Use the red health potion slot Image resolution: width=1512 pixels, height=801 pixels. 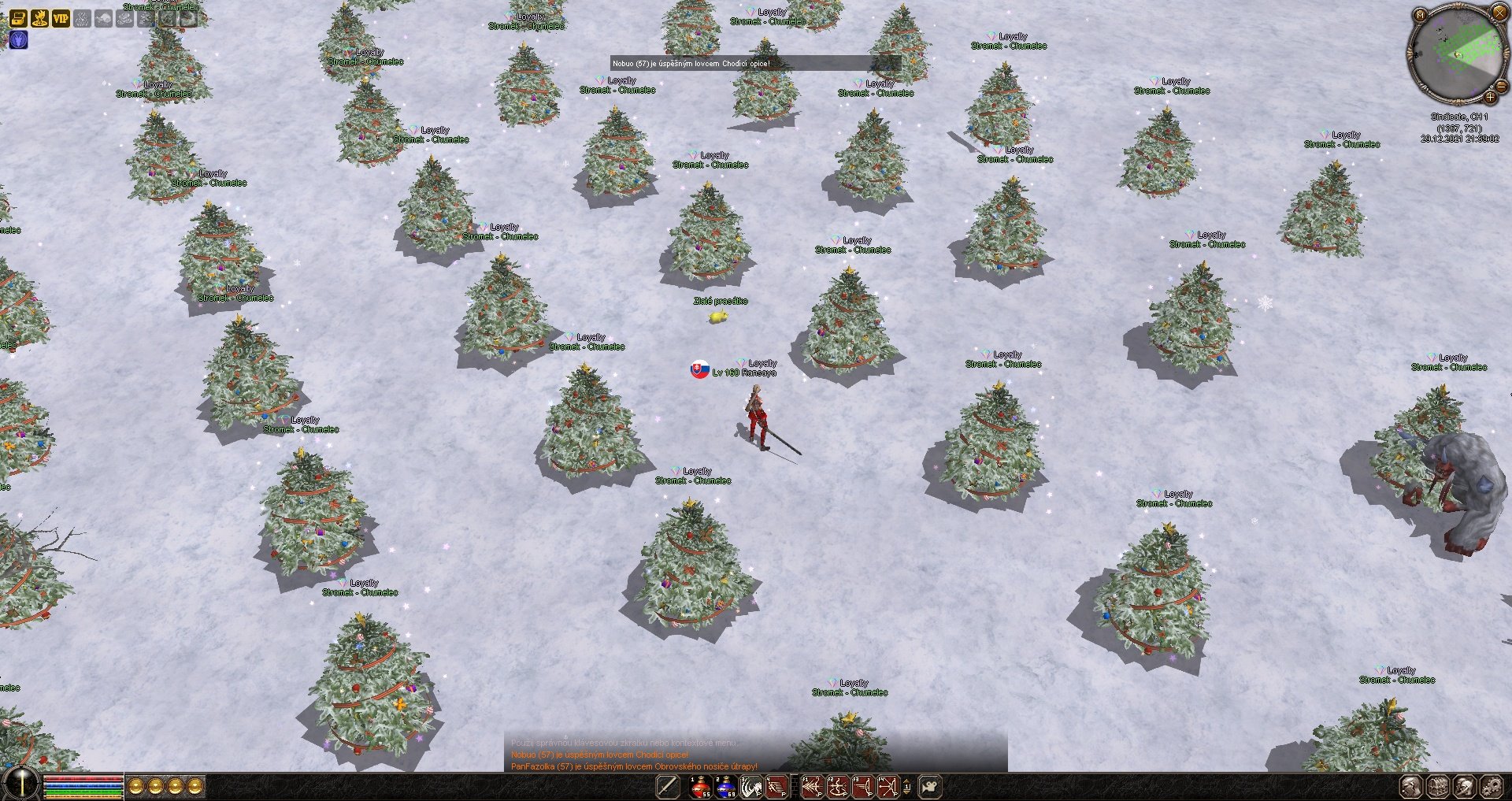tap(701, 786)
